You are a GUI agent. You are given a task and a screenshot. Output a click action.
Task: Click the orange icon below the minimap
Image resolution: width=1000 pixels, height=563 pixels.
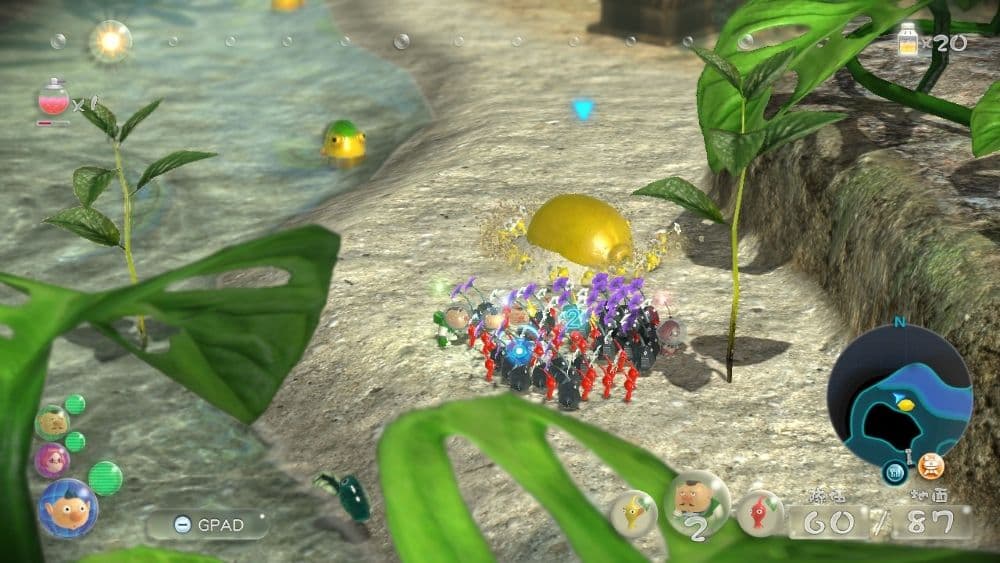tap(931, 466)
